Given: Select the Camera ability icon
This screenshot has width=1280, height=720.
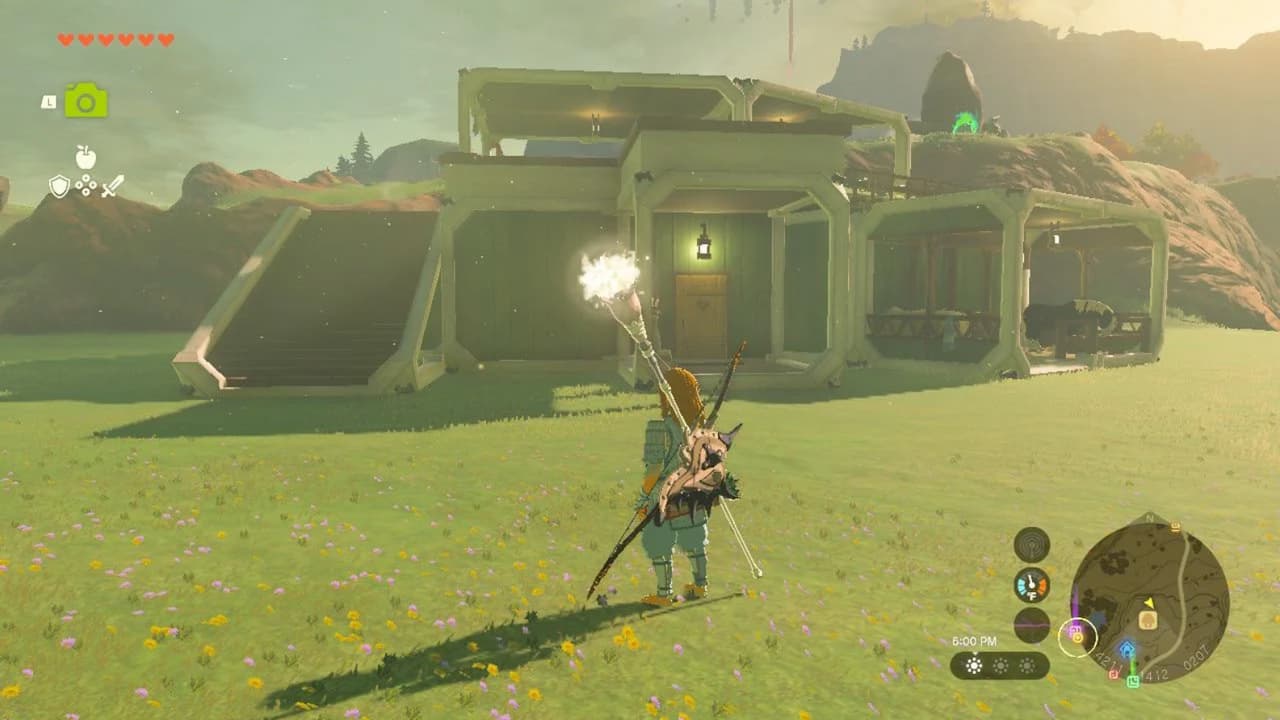Looking at the screenshot, I should pyautogui.click(x=85, y=100).
